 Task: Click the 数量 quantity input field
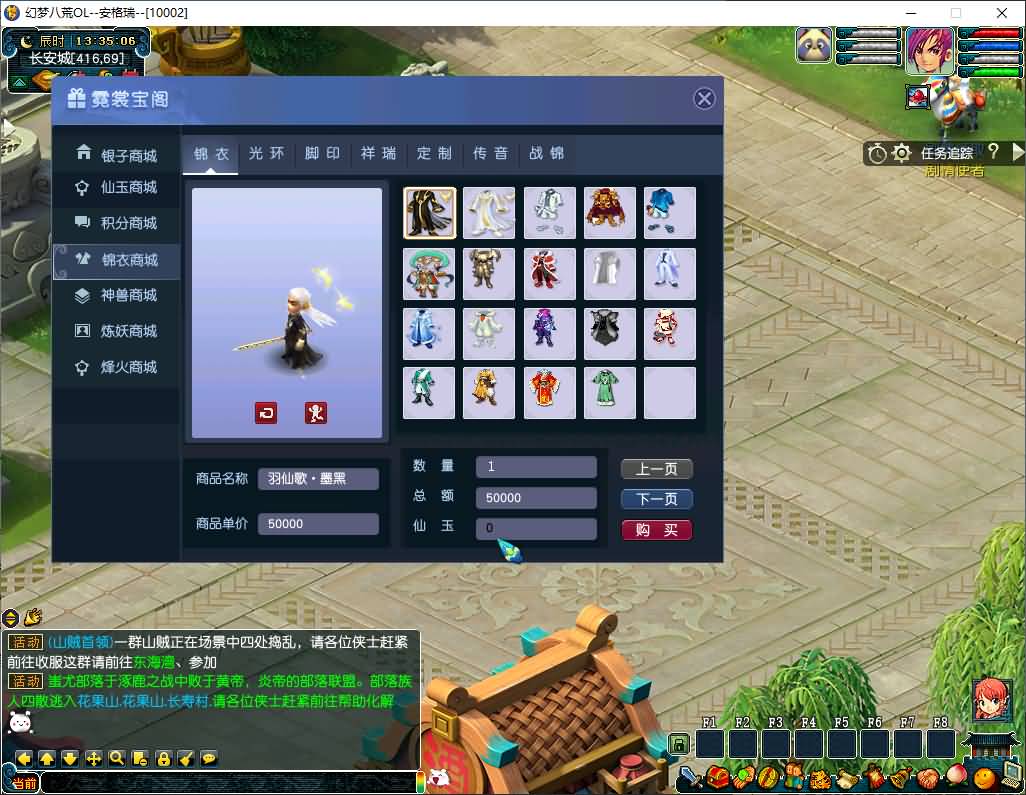tap(536, 467)
